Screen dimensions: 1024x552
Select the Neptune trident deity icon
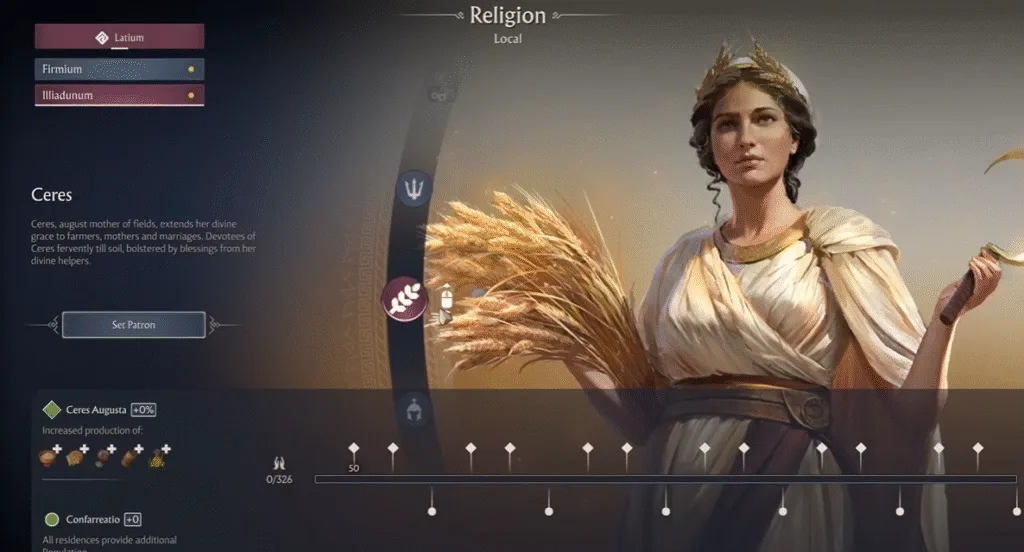click(415, 188)
